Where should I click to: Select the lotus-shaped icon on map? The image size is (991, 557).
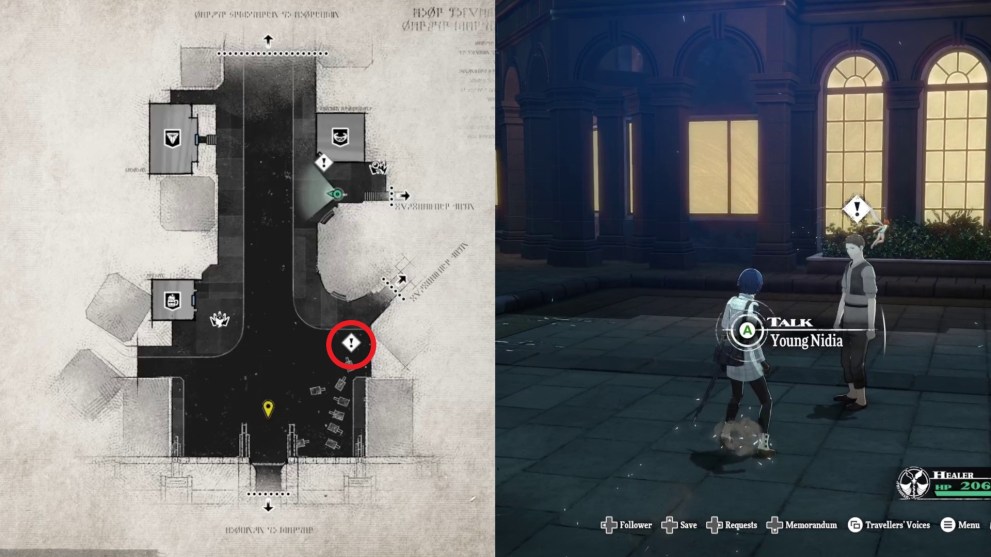[214, 321]
